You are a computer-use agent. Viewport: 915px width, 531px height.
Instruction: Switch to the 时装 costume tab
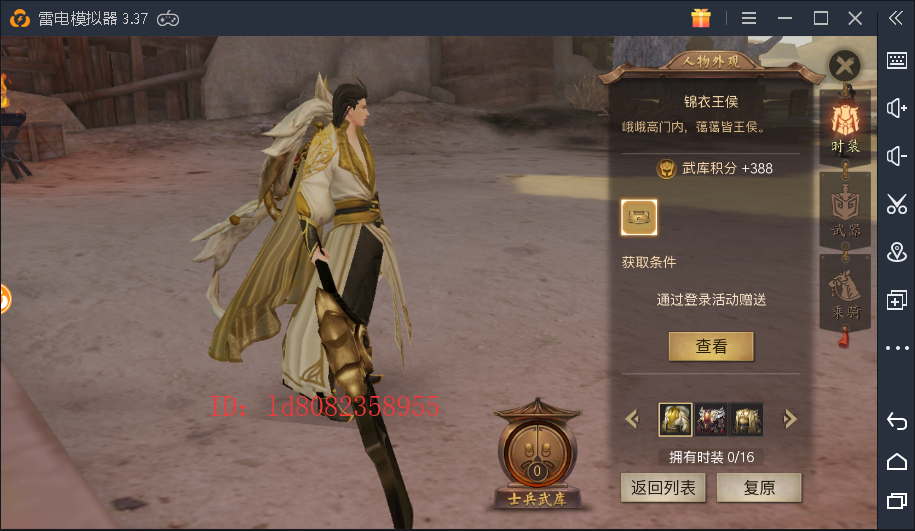tap(845, 125)
